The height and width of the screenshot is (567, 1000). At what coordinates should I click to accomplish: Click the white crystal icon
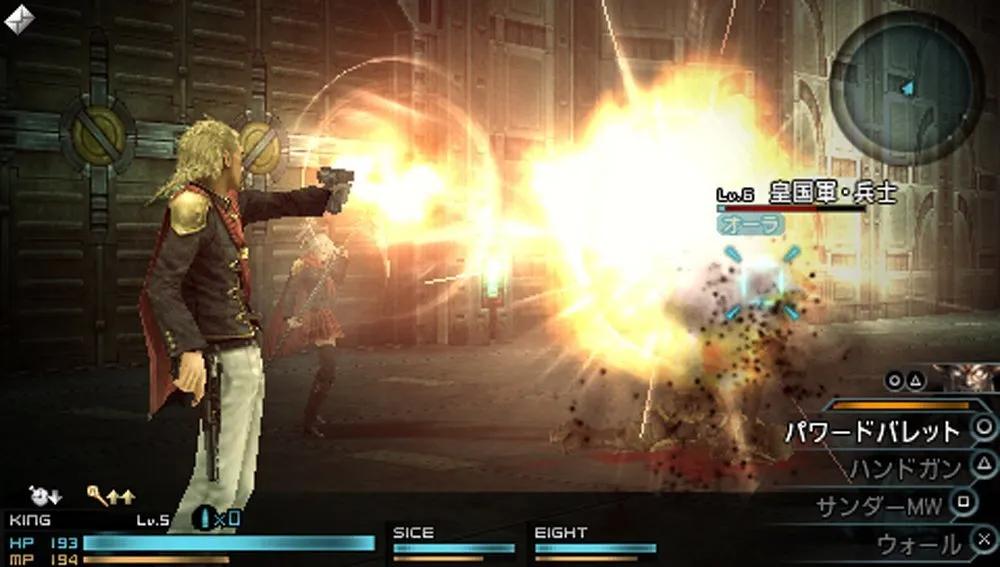(x=19, y=18)
